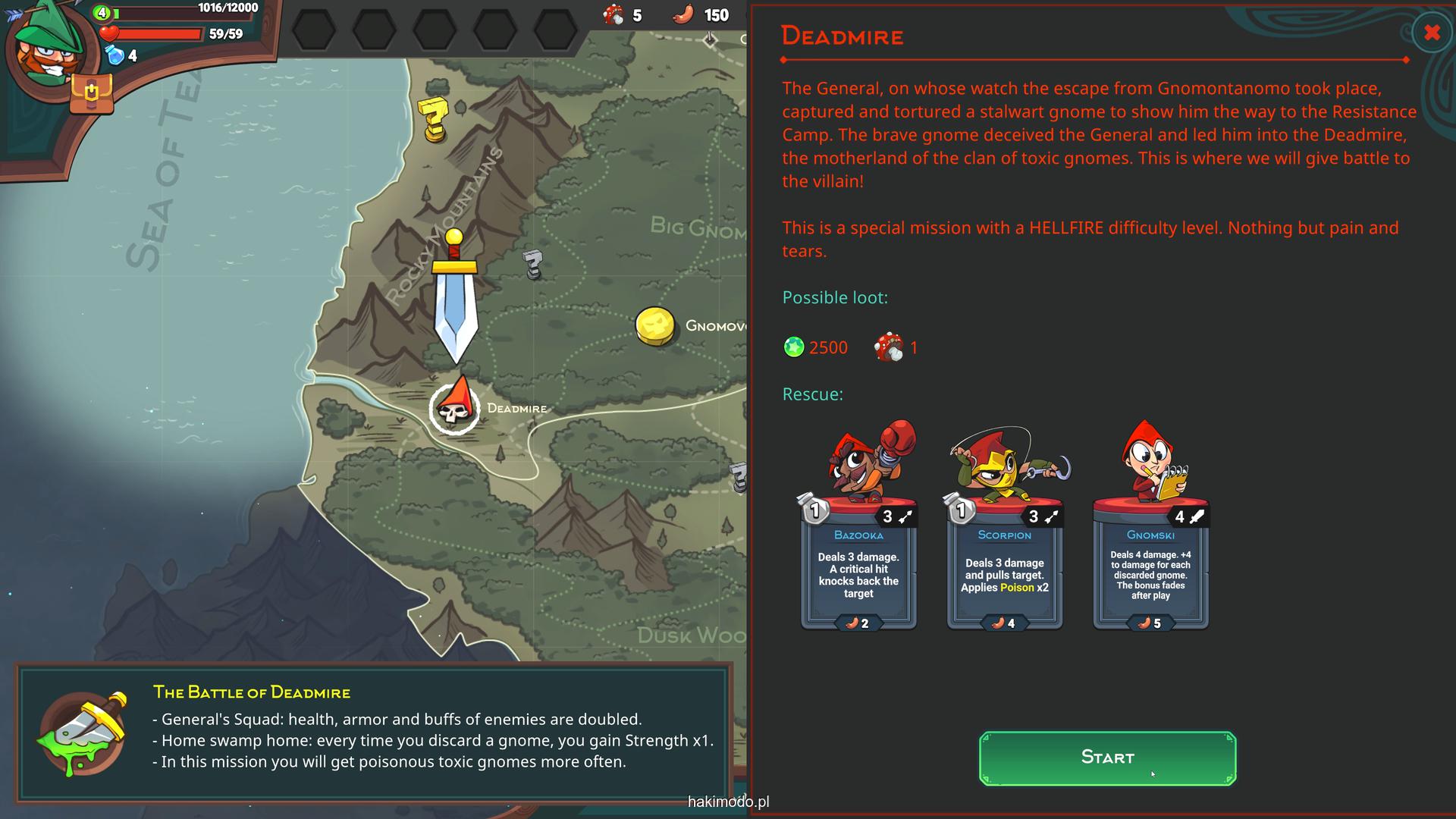
Task: Select the yellow question mark map marker
Action: coord(434,118)
